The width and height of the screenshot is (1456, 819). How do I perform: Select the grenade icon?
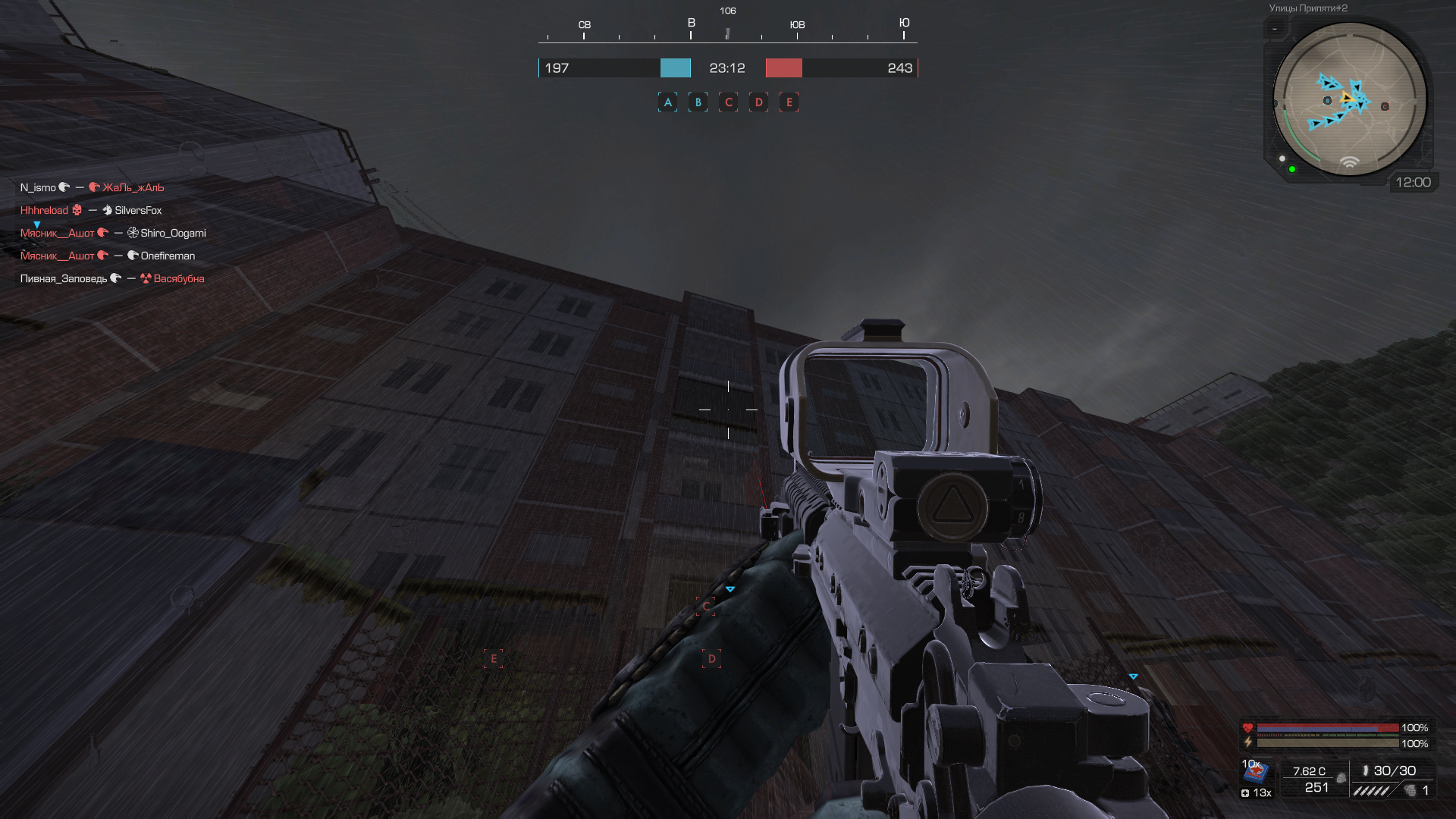1410,790
